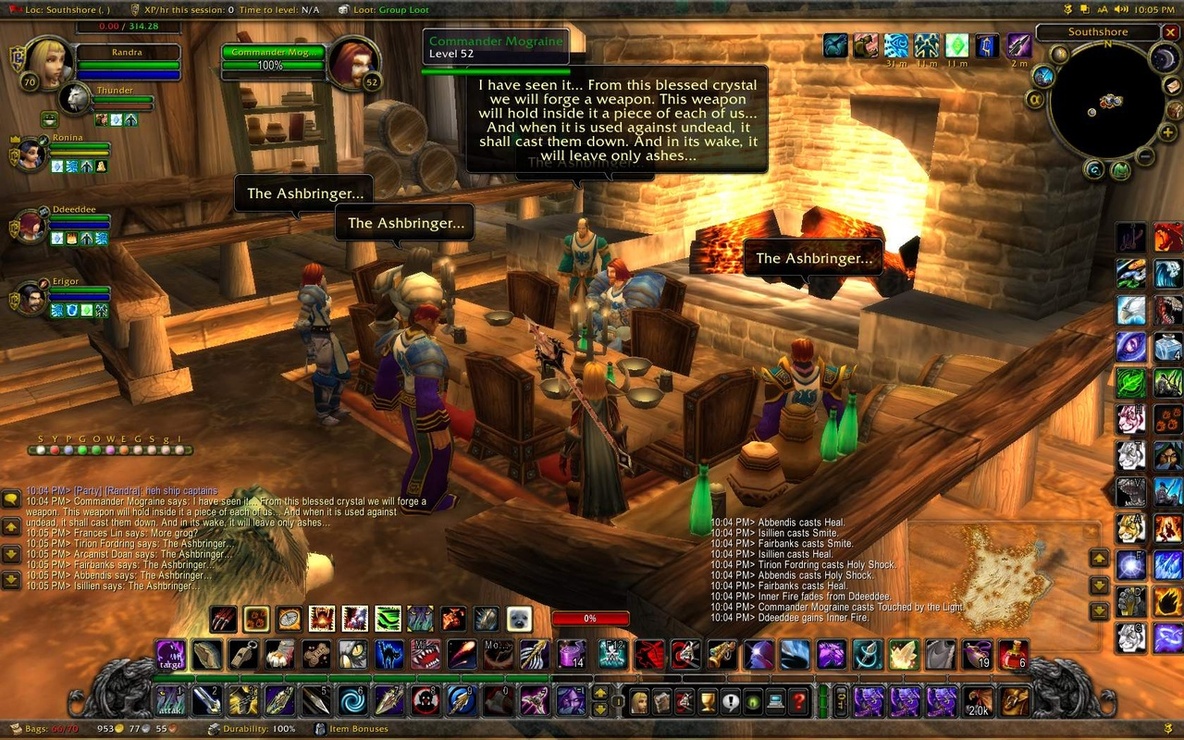Click the green emerald buff icon
The width and height of the screenshot is (1184, 740).
(957, 45)
